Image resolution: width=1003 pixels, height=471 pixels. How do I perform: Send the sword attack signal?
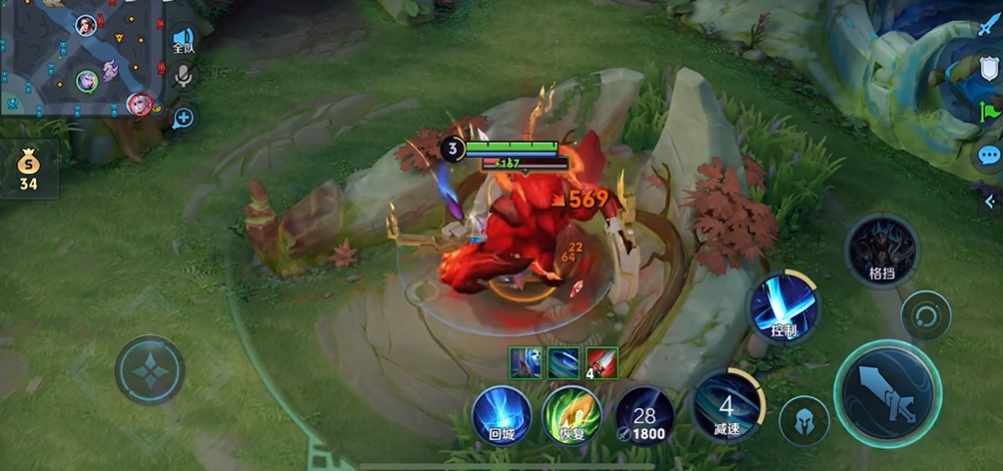pos(990,24)
